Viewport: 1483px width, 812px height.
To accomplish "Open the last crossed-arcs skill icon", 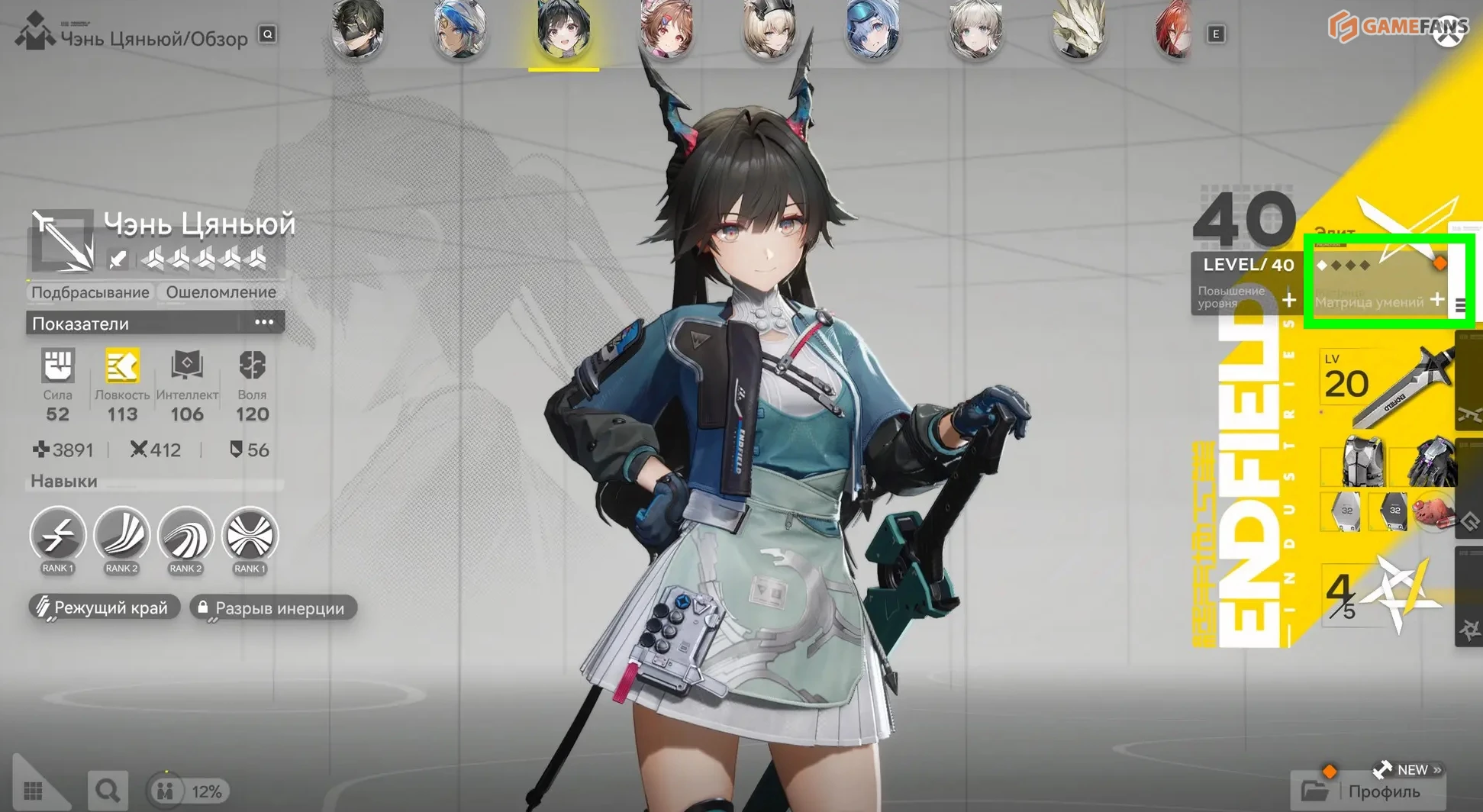I will click(250, 535).
